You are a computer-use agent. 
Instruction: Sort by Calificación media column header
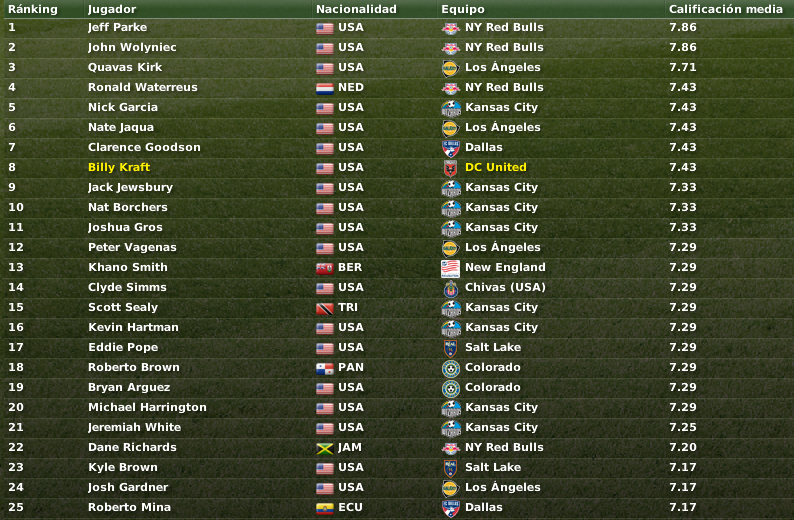tap(725, 9)
